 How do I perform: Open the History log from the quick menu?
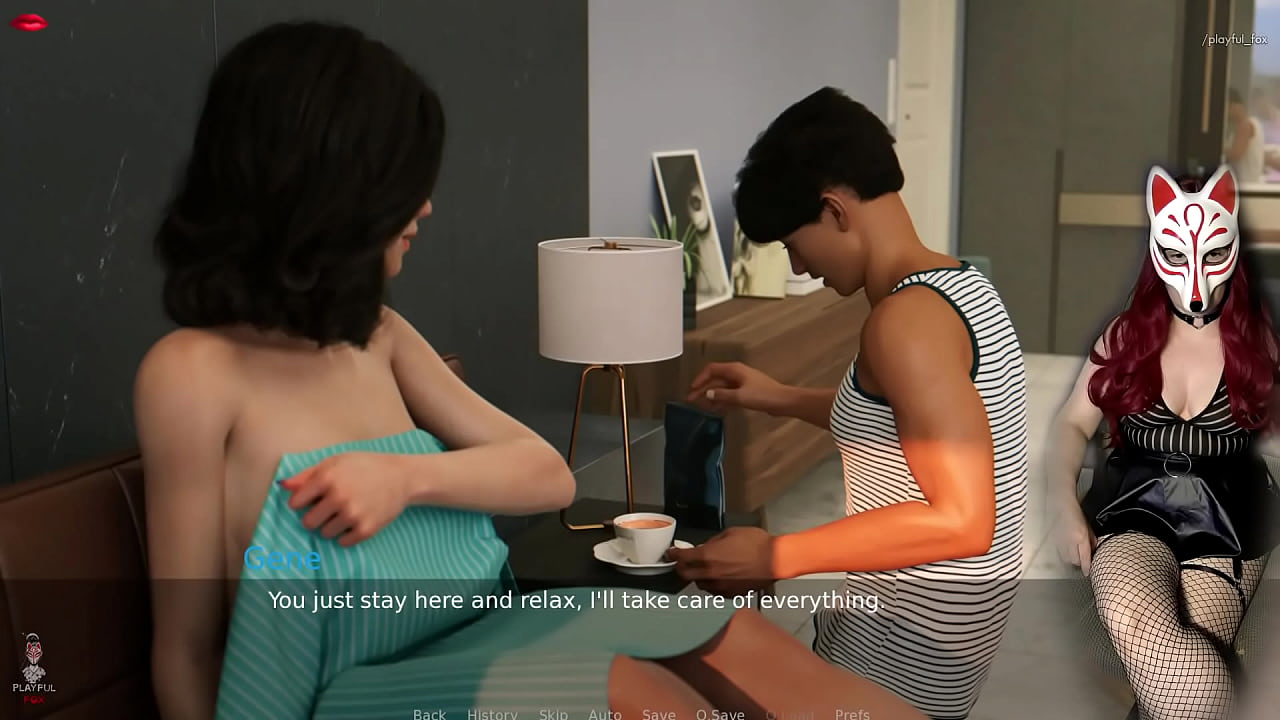pos(492,713)
